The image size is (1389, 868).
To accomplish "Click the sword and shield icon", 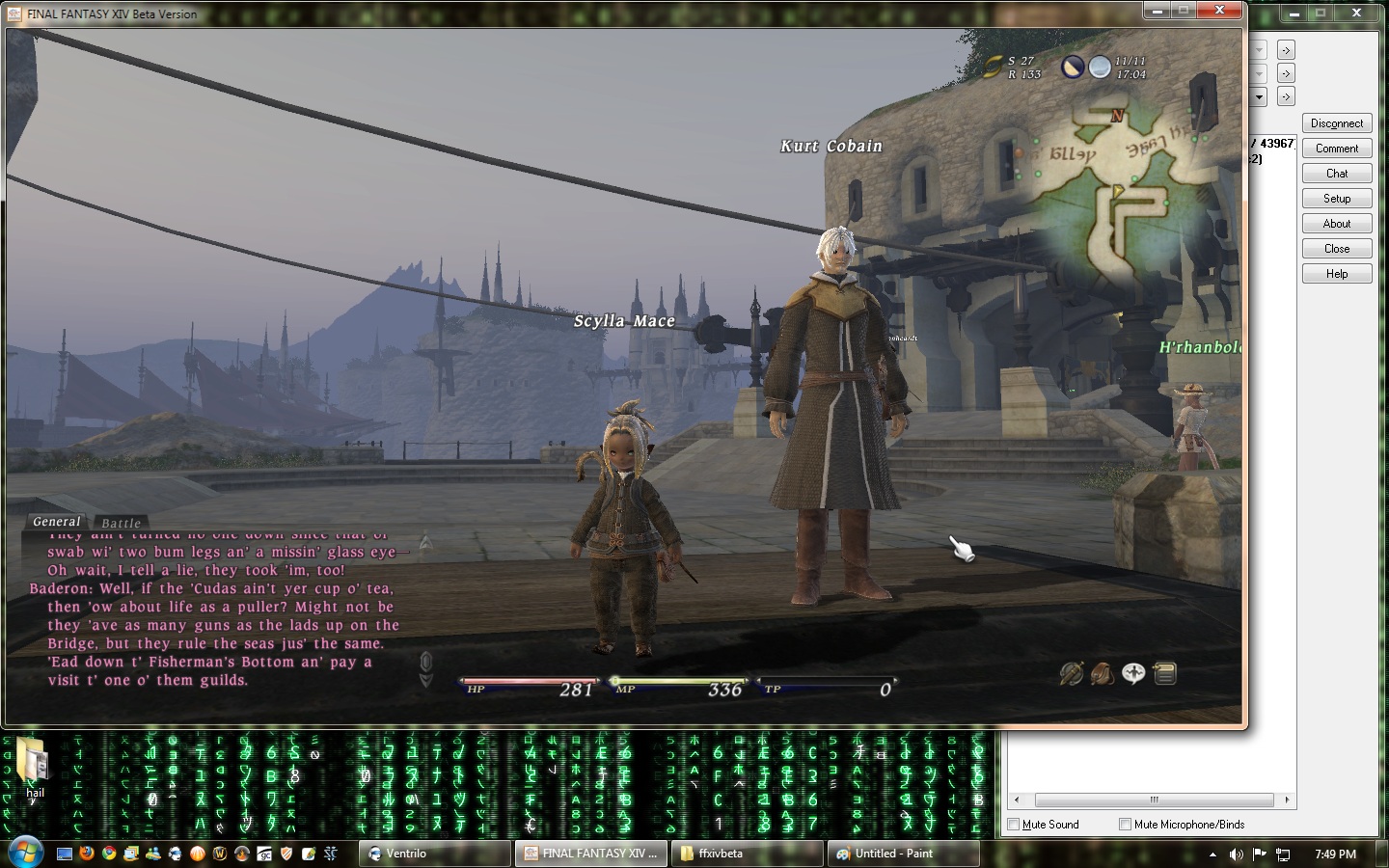I will [x=1071, y=673].
